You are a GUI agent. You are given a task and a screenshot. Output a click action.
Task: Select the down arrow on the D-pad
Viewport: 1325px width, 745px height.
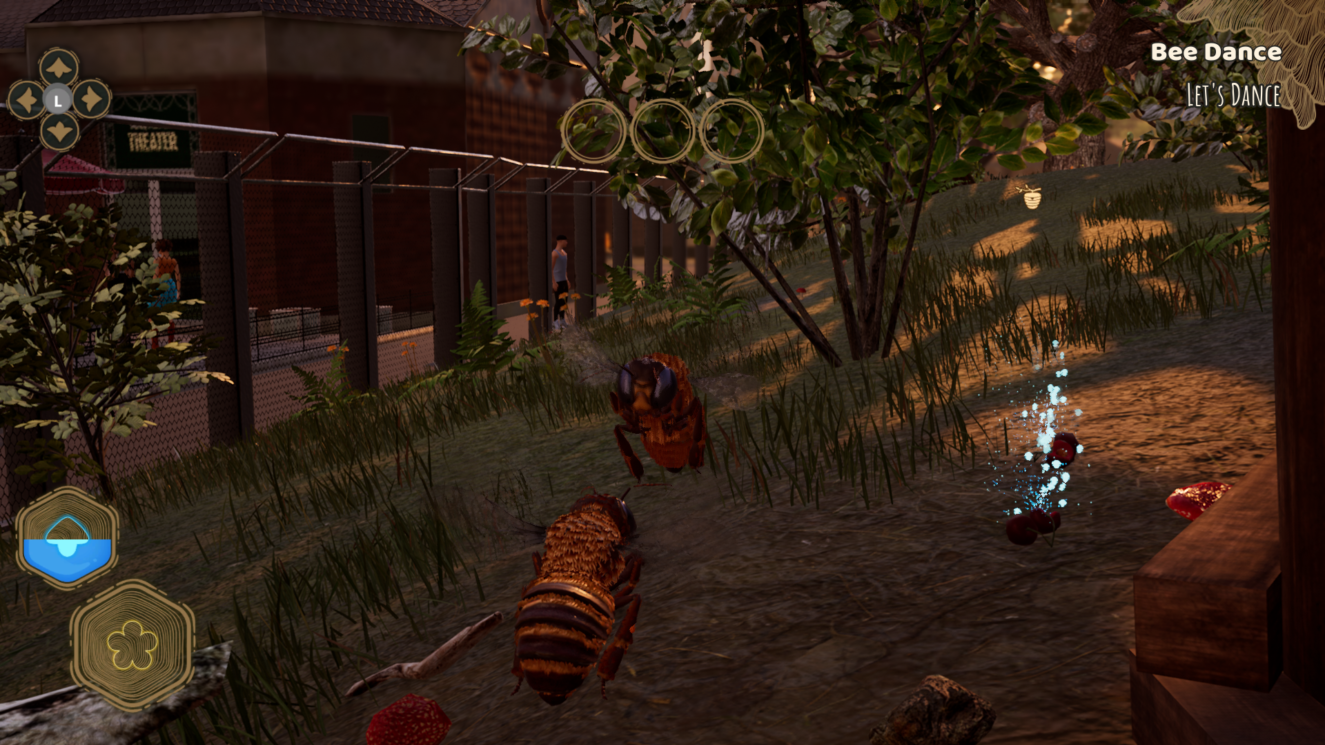(62, 132)
